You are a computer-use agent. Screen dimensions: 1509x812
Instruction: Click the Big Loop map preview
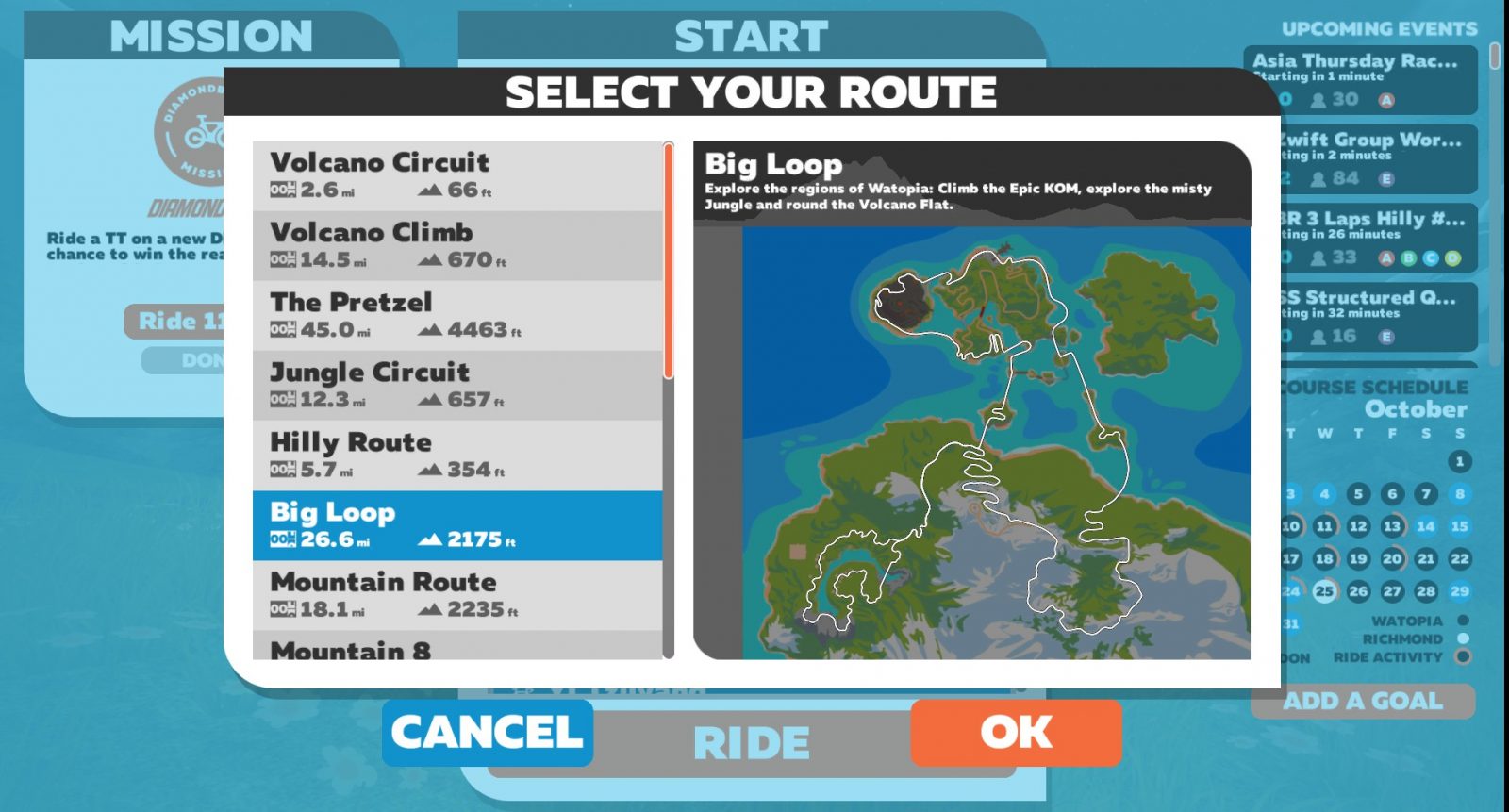[971, 443]
